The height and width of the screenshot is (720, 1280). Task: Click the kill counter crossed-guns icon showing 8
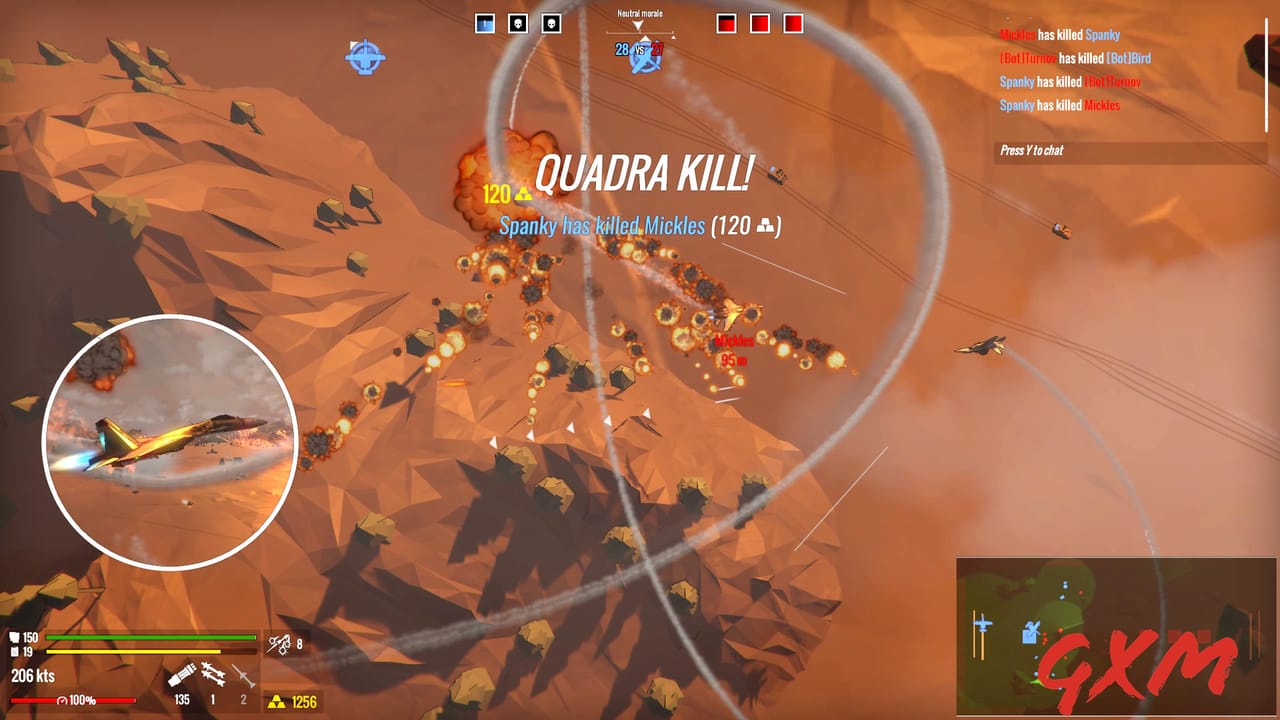(277, 645)
